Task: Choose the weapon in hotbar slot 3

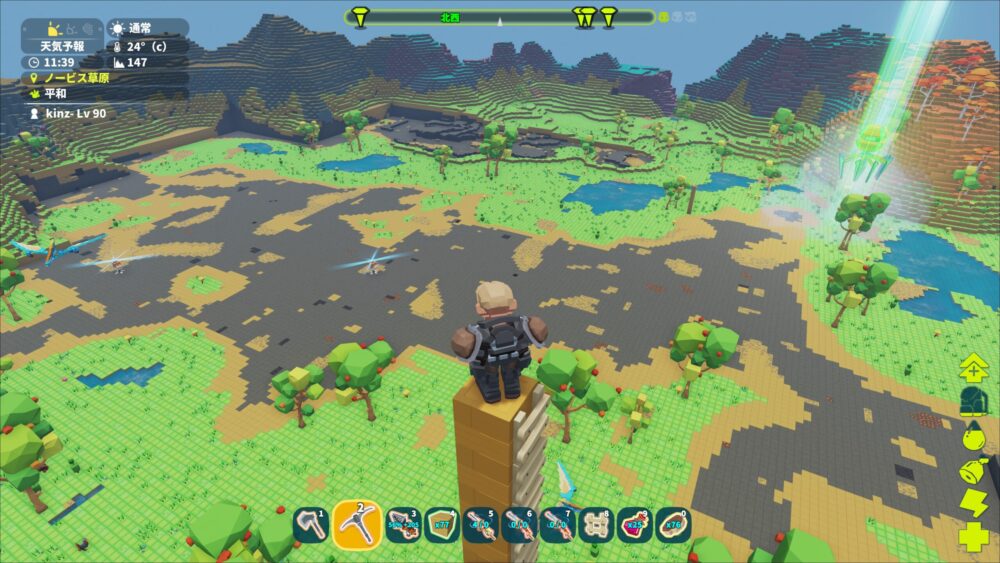Action: pos(402,525)
